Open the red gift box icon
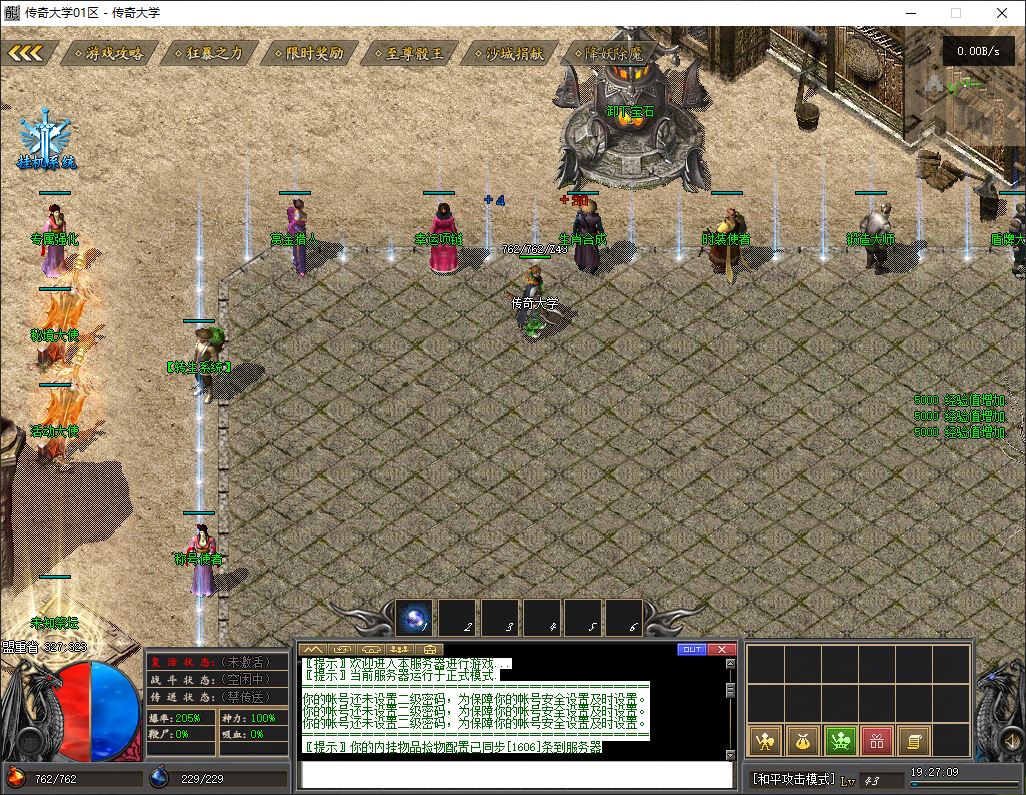 (876, 740)
